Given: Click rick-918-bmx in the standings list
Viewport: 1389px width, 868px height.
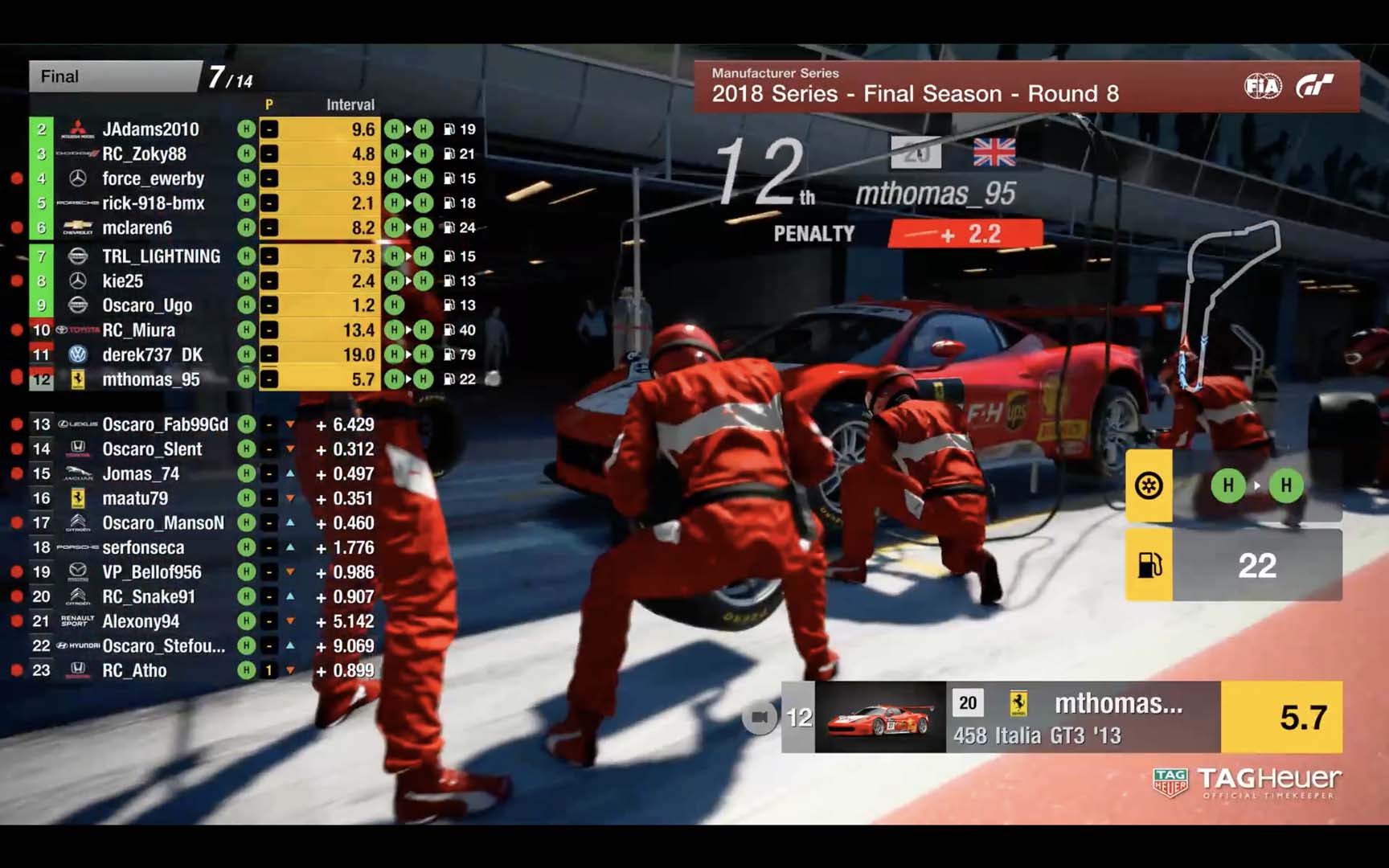Looking at the screenshot, I should 153,203.
